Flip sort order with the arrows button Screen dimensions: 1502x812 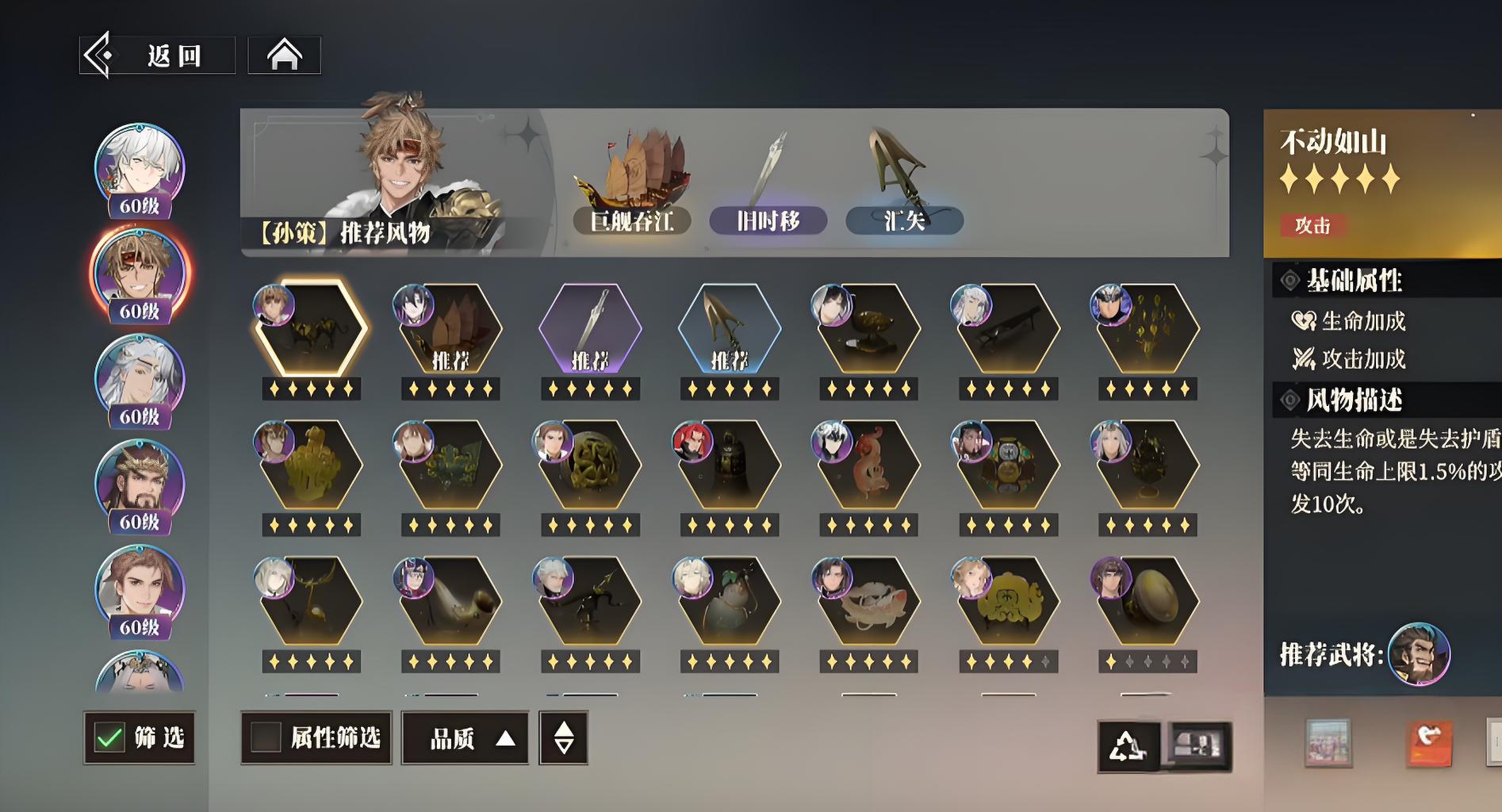(563, 738)
